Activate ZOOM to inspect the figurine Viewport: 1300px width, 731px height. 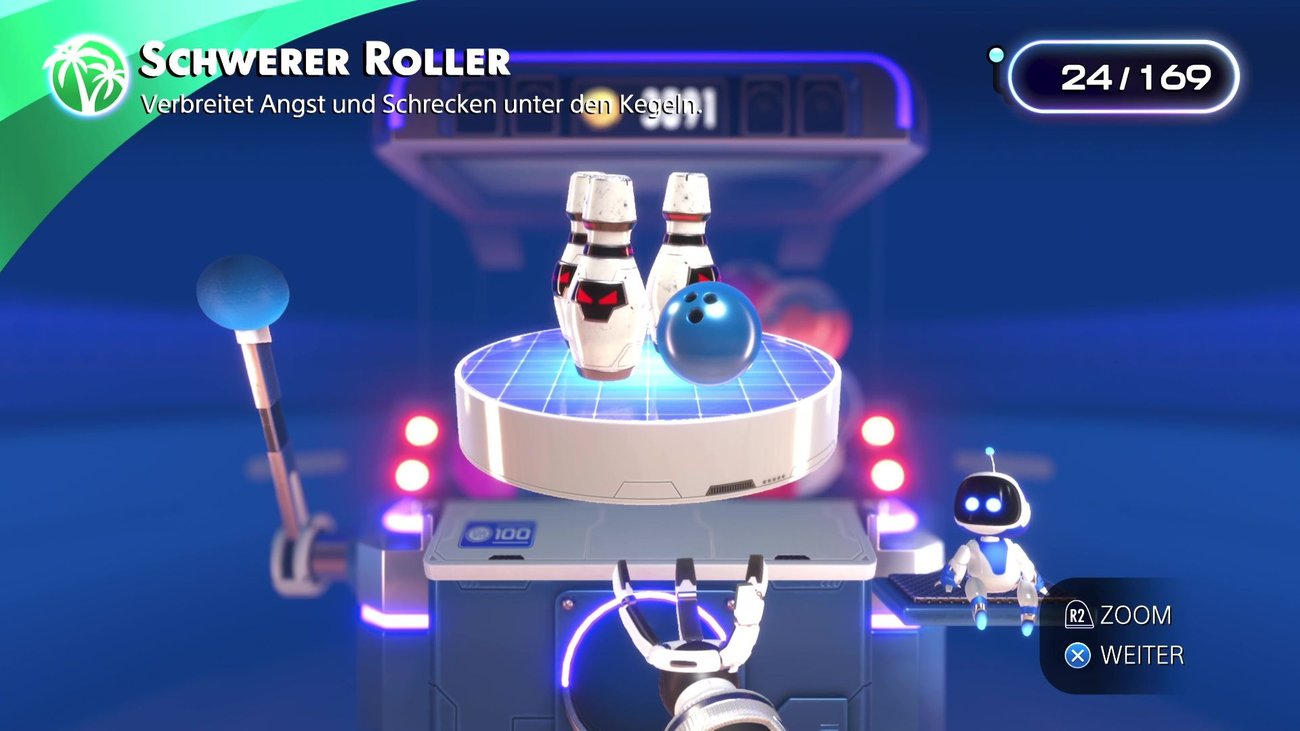point(1135,616)
